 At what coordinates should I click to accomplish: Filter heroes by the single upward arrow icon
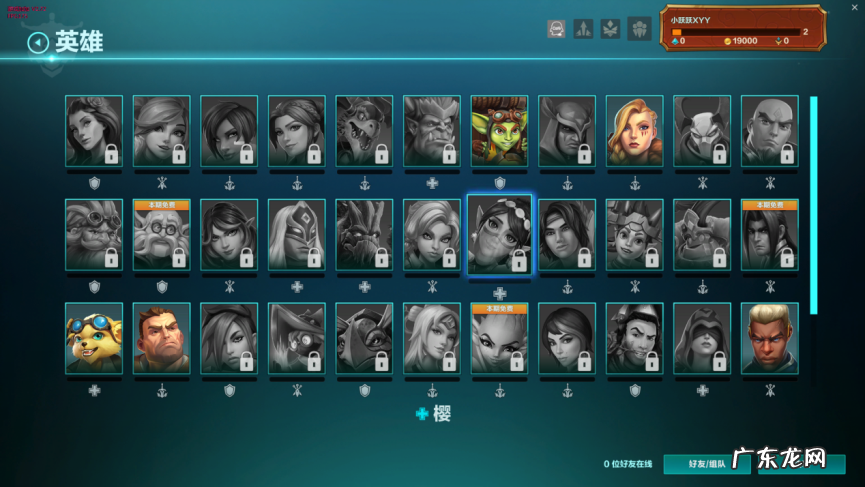click(x=584, y=29)
